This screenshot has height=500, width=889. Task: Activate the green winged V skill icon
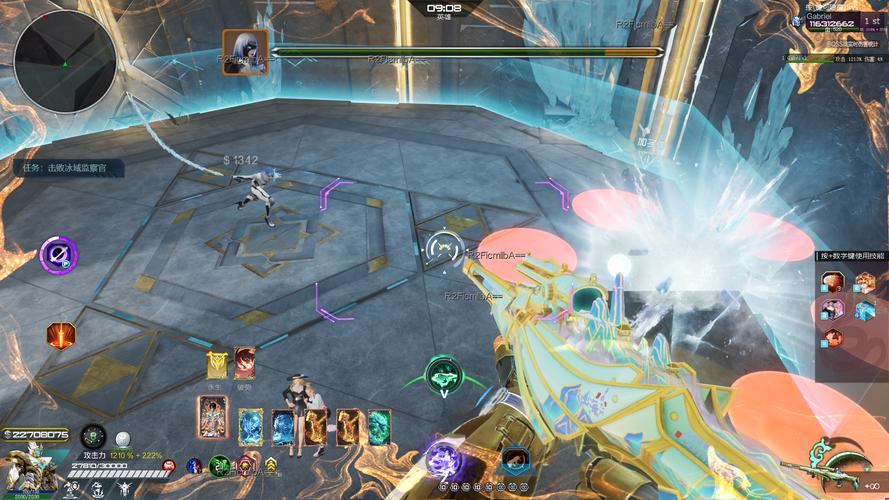point(443,376)
